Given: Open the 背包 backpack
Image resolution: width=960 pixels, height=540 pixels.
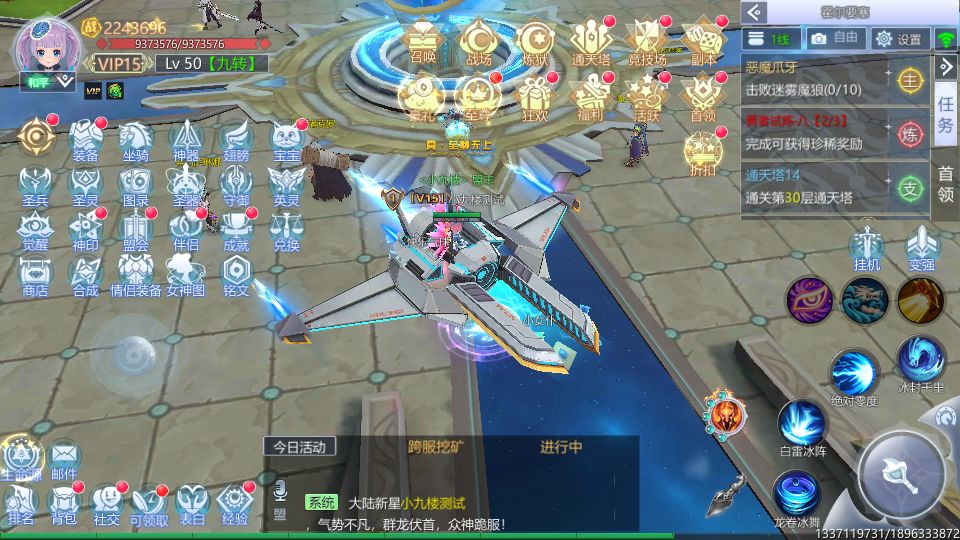Looking at the screenshot, I should pyautogui.click(x=63, y=504).
